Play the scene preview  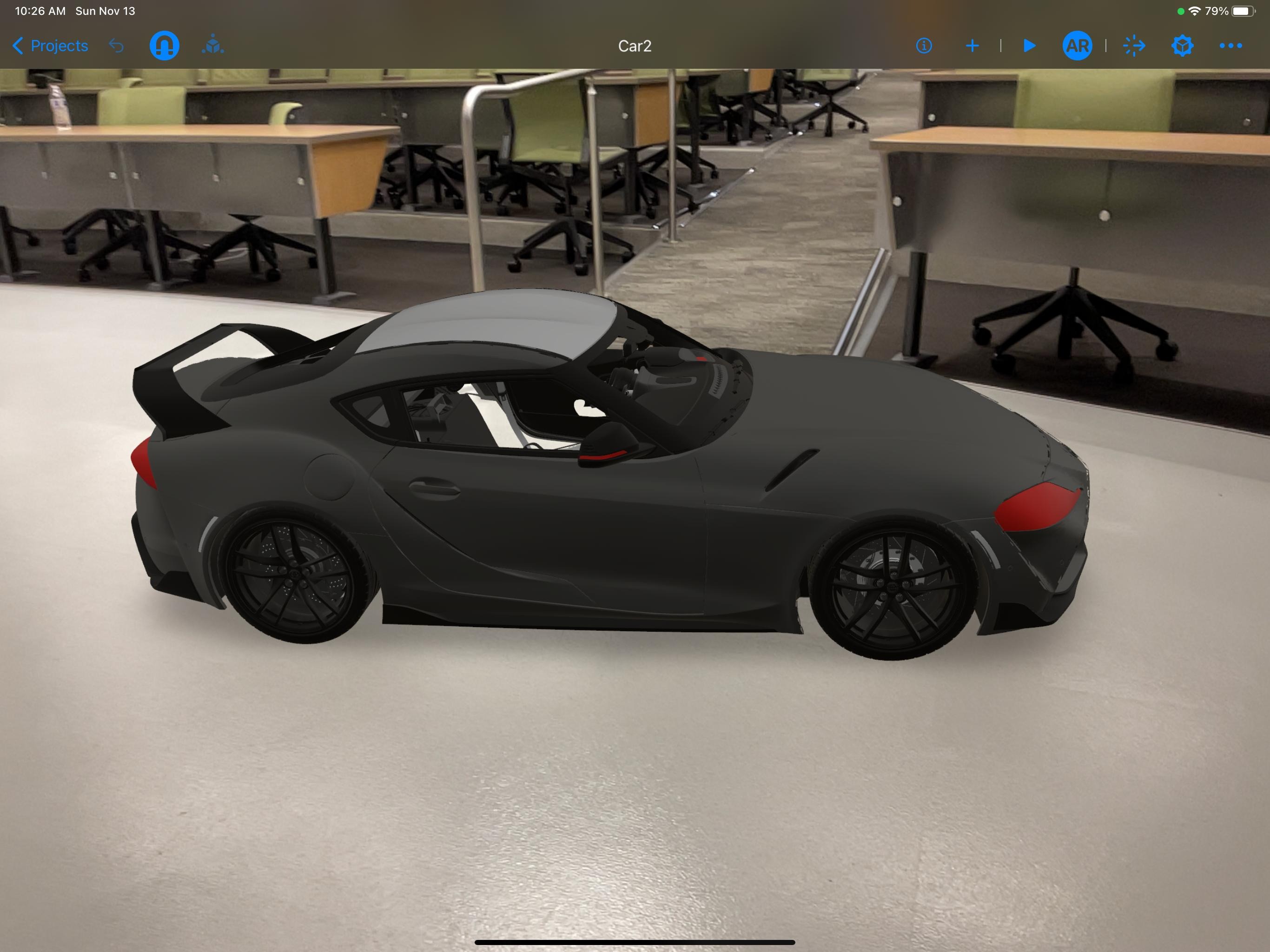(x=1030, y=46)
